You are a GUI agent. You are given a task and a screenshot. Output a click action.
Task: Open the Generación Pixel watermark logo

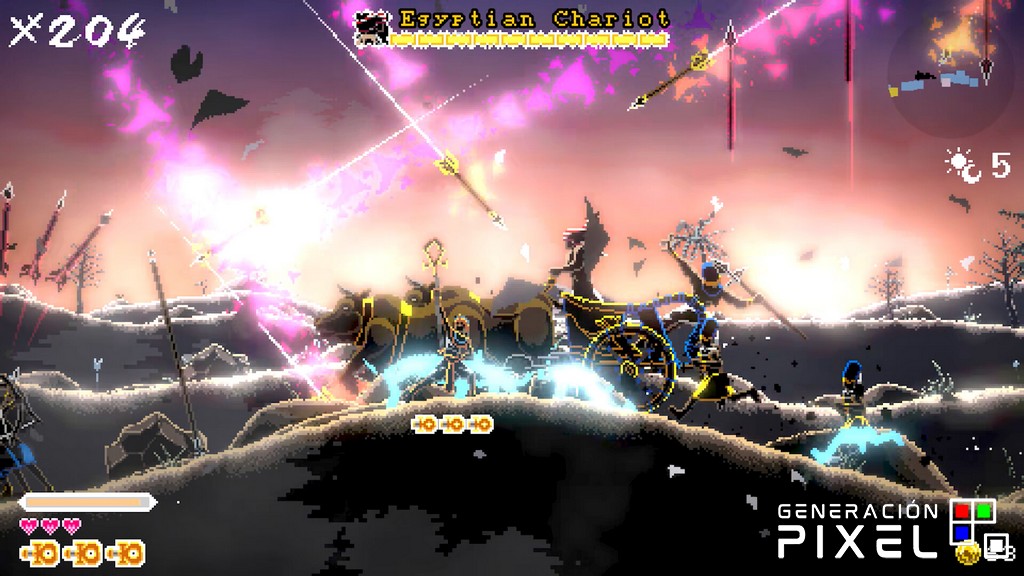(887, 529)
